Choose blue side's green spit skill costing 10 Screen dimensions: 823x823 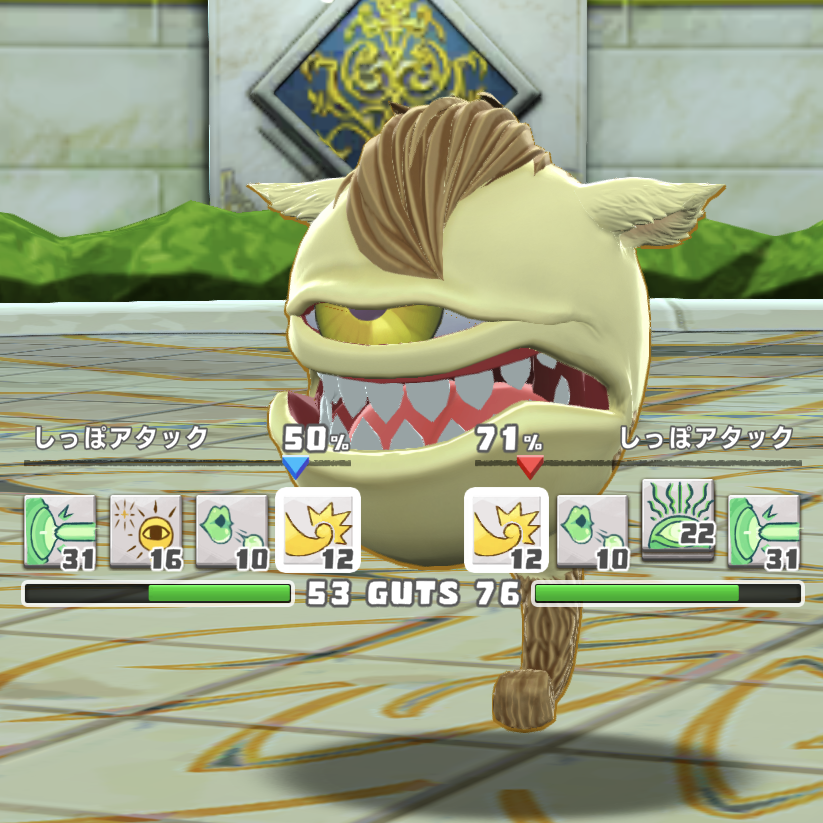232,531
